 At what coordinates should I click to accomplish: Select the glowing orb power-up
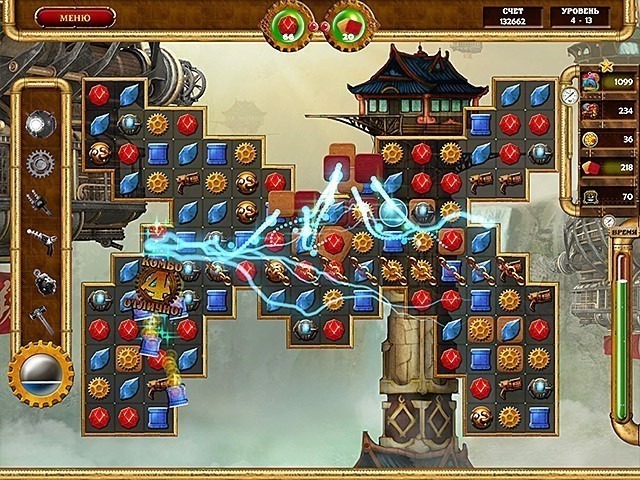pos(39,124)
